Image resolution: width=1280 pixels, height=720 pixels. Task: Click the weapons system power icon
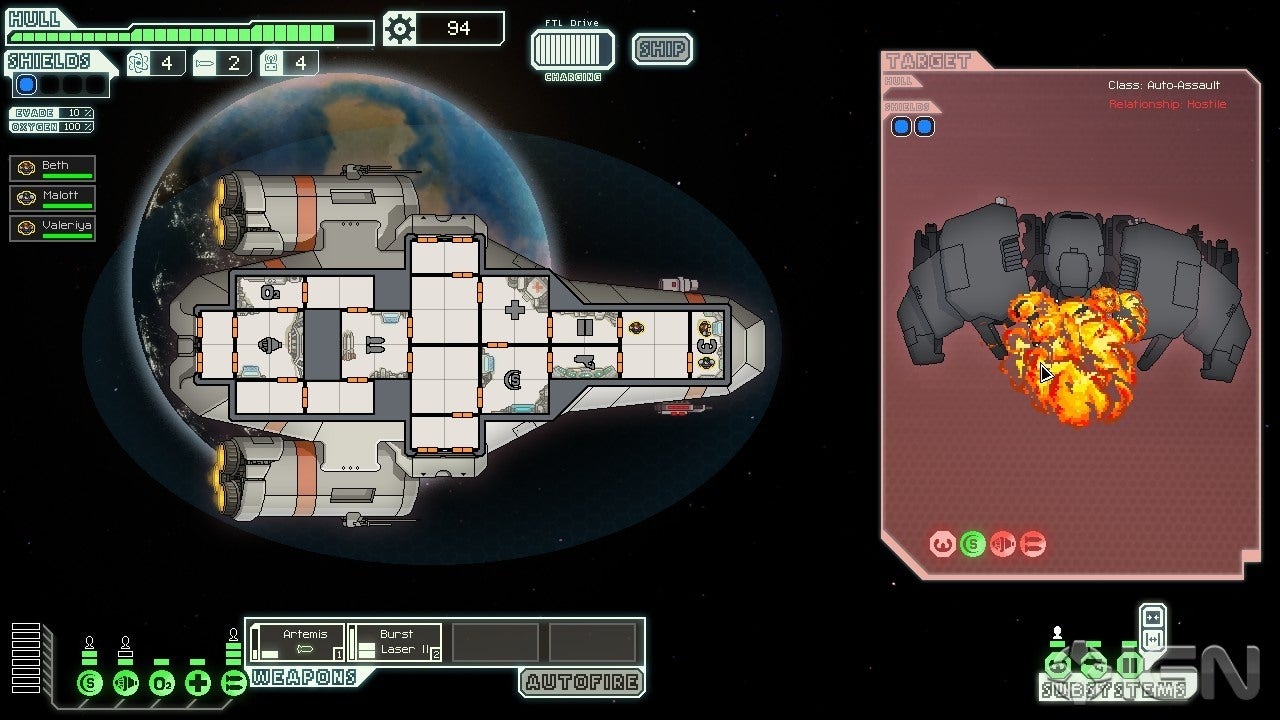point(234,684)
